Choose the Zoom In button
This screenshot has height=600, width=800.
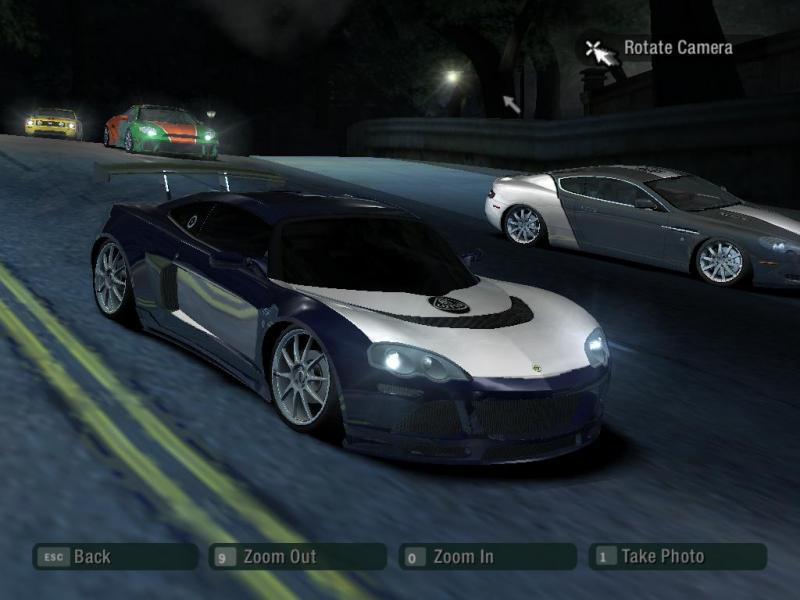pos(487,557)
